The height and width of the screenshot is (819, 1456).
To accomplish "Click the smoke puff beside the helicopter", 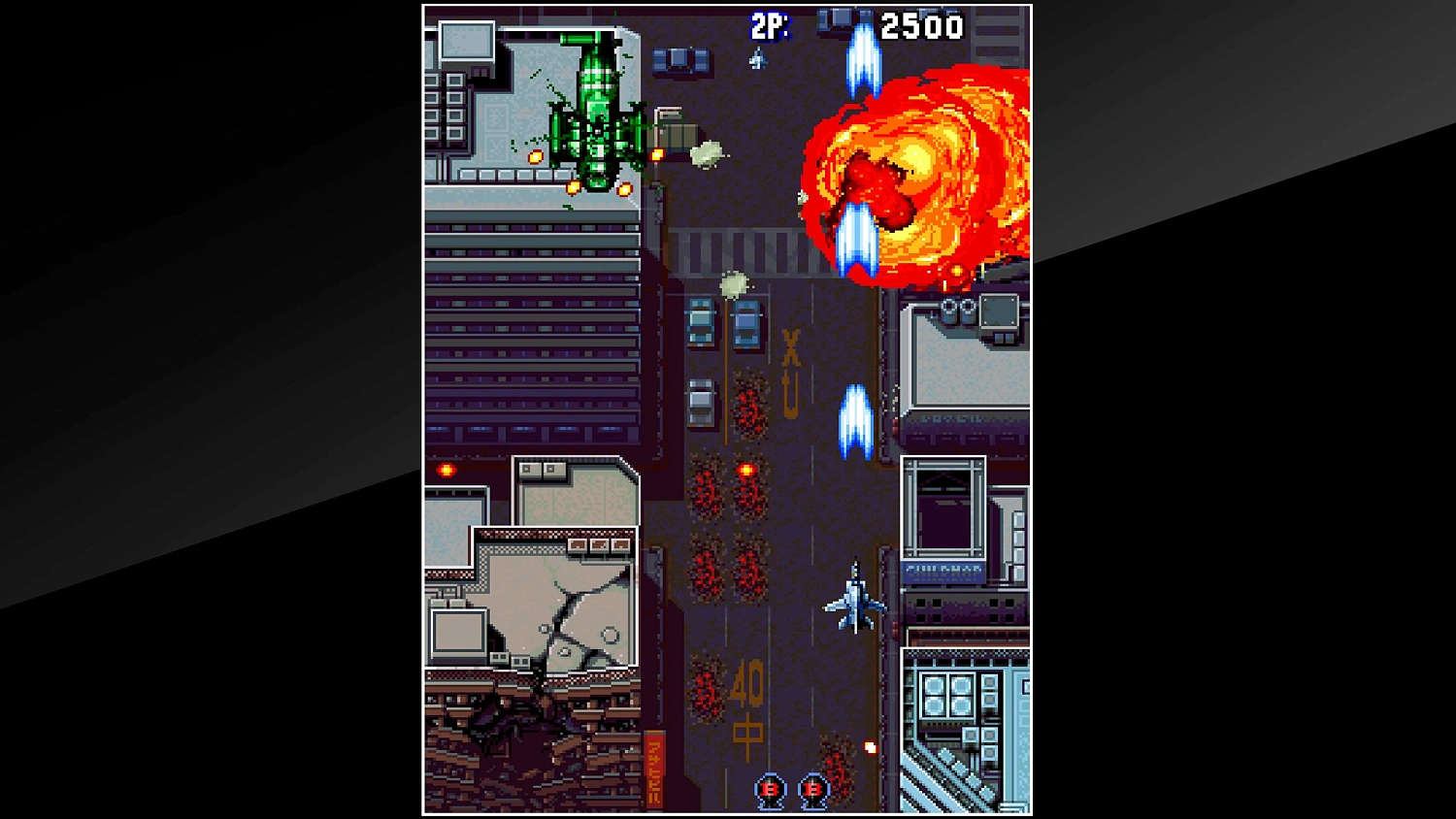I will coord(709,155).
